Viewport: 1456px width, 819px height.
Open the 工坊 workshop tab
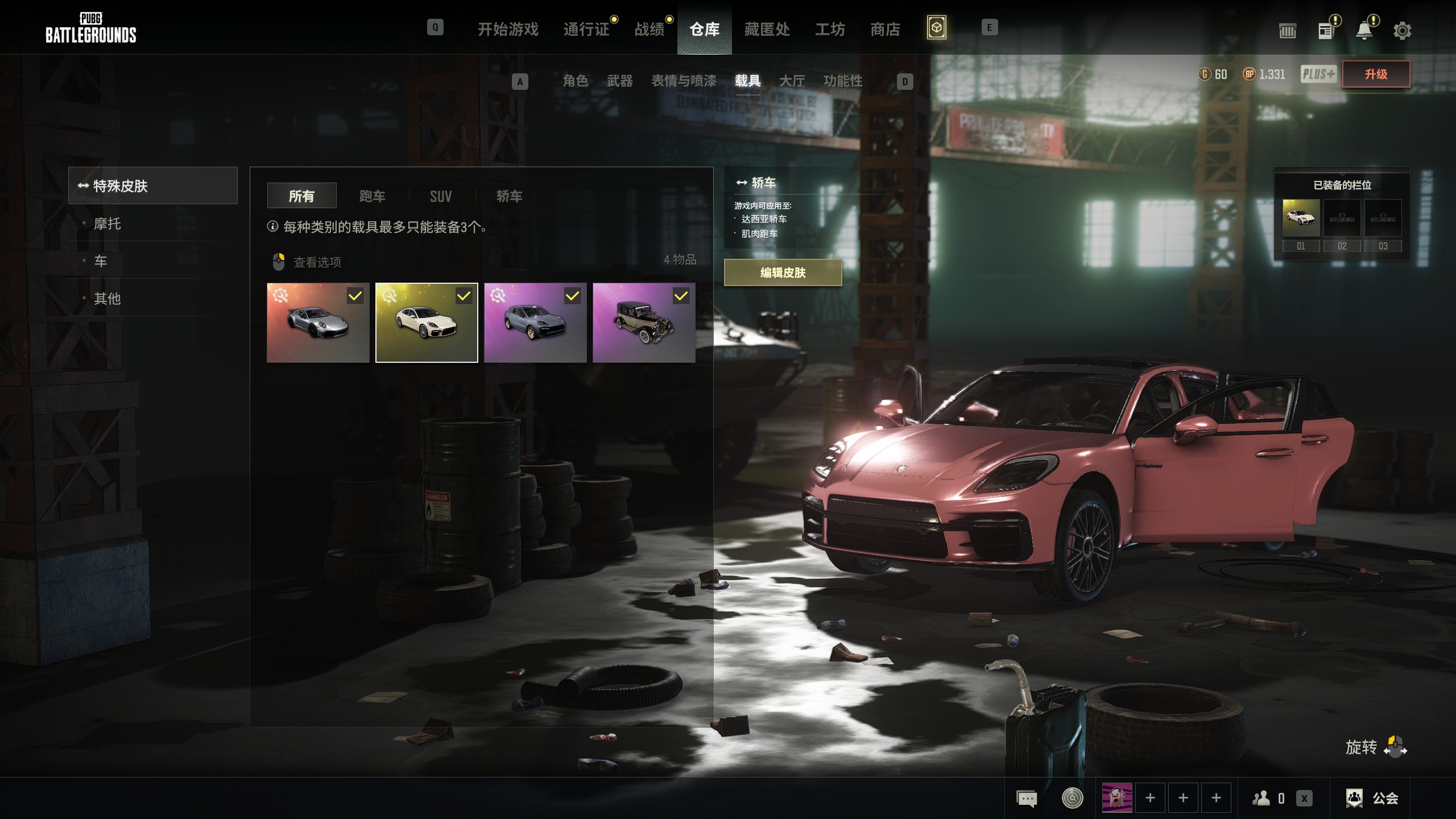pyautogui.click(x=829, y=29)
